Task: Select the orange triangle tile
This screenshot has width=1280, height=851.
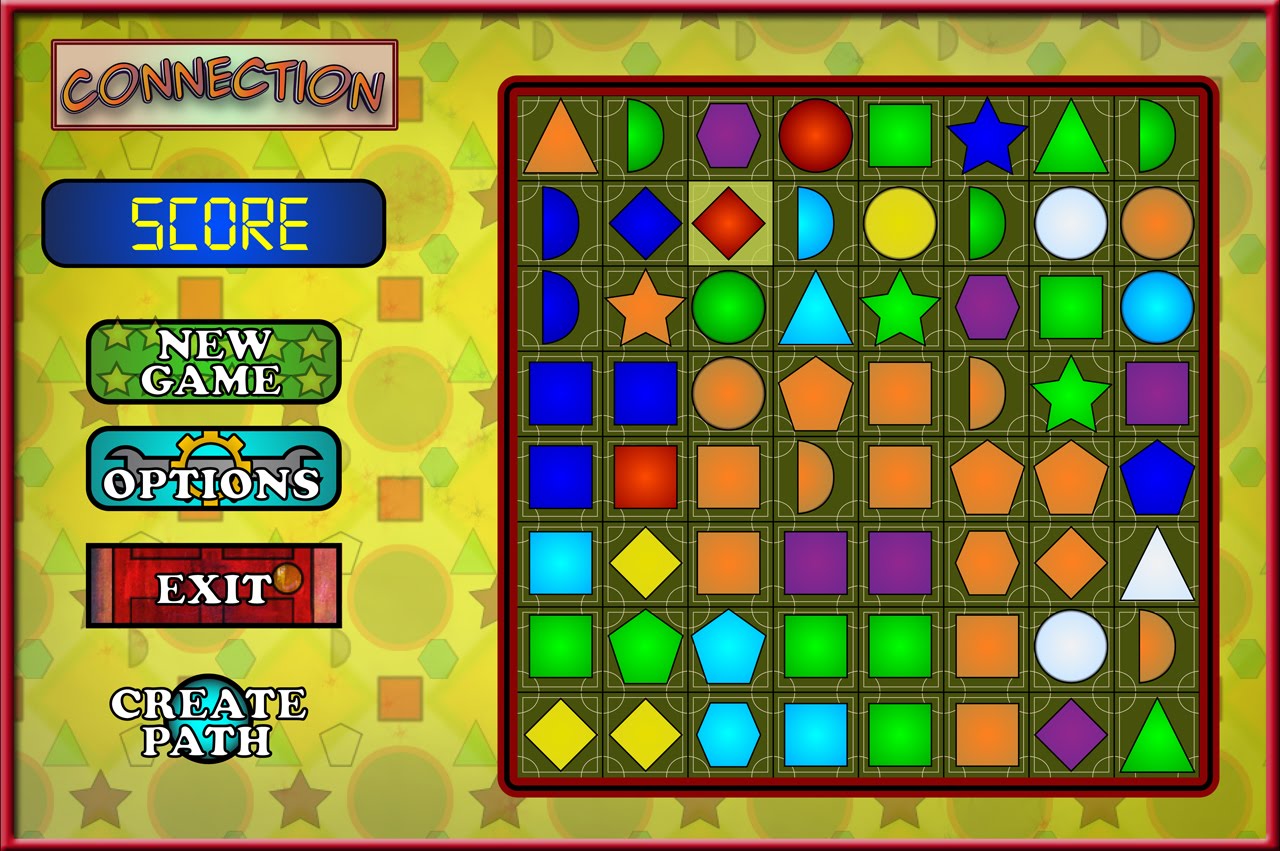Action: 559,138
